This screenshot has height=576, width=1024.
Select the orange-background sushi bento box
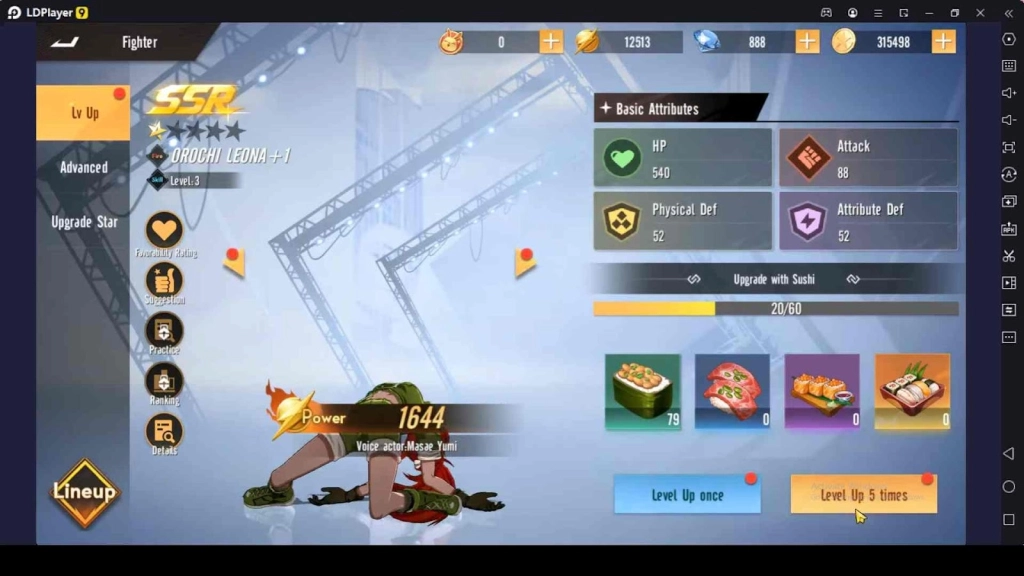912,391
